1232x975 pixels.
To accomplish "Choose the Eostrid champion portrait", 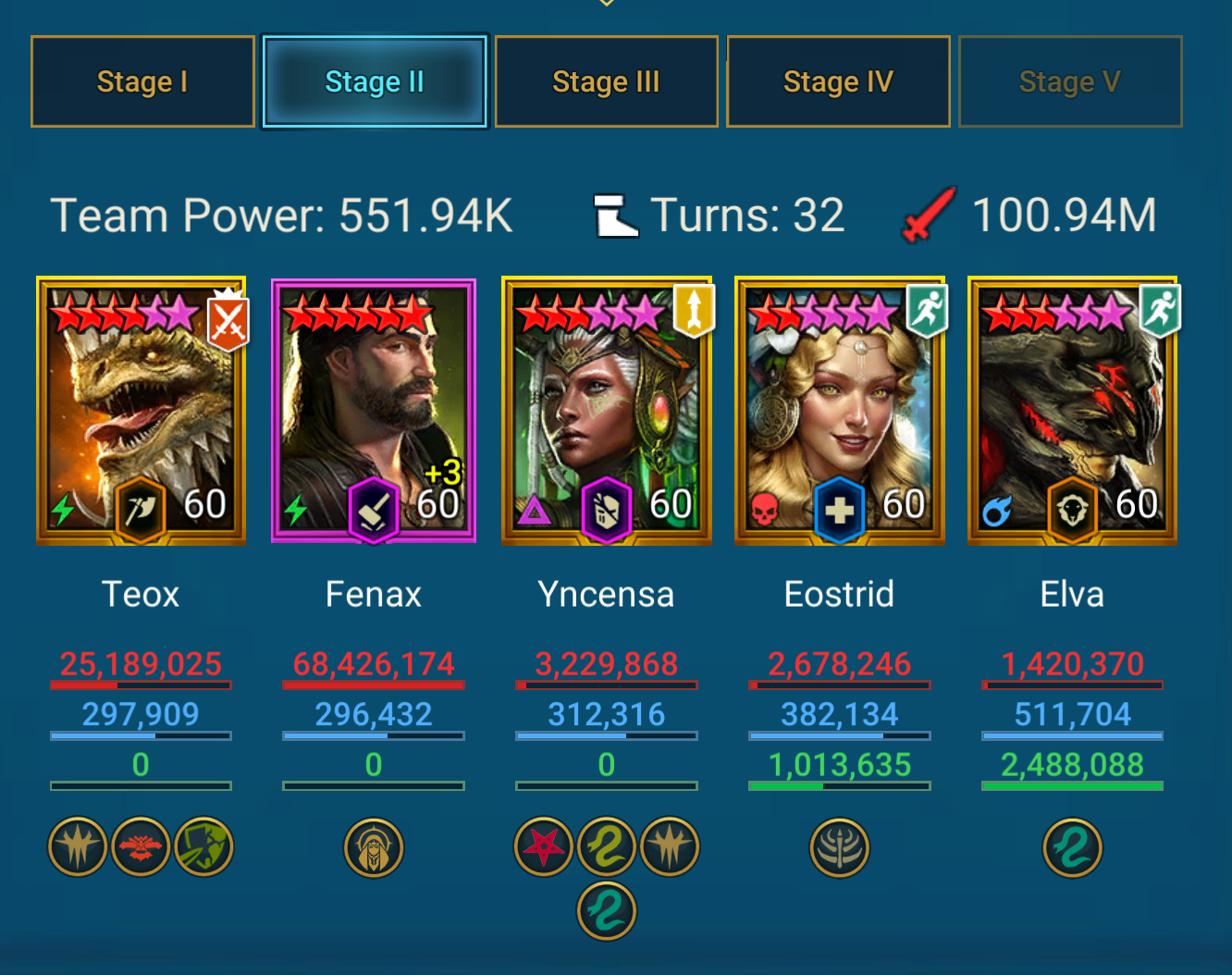I will 840,409.
